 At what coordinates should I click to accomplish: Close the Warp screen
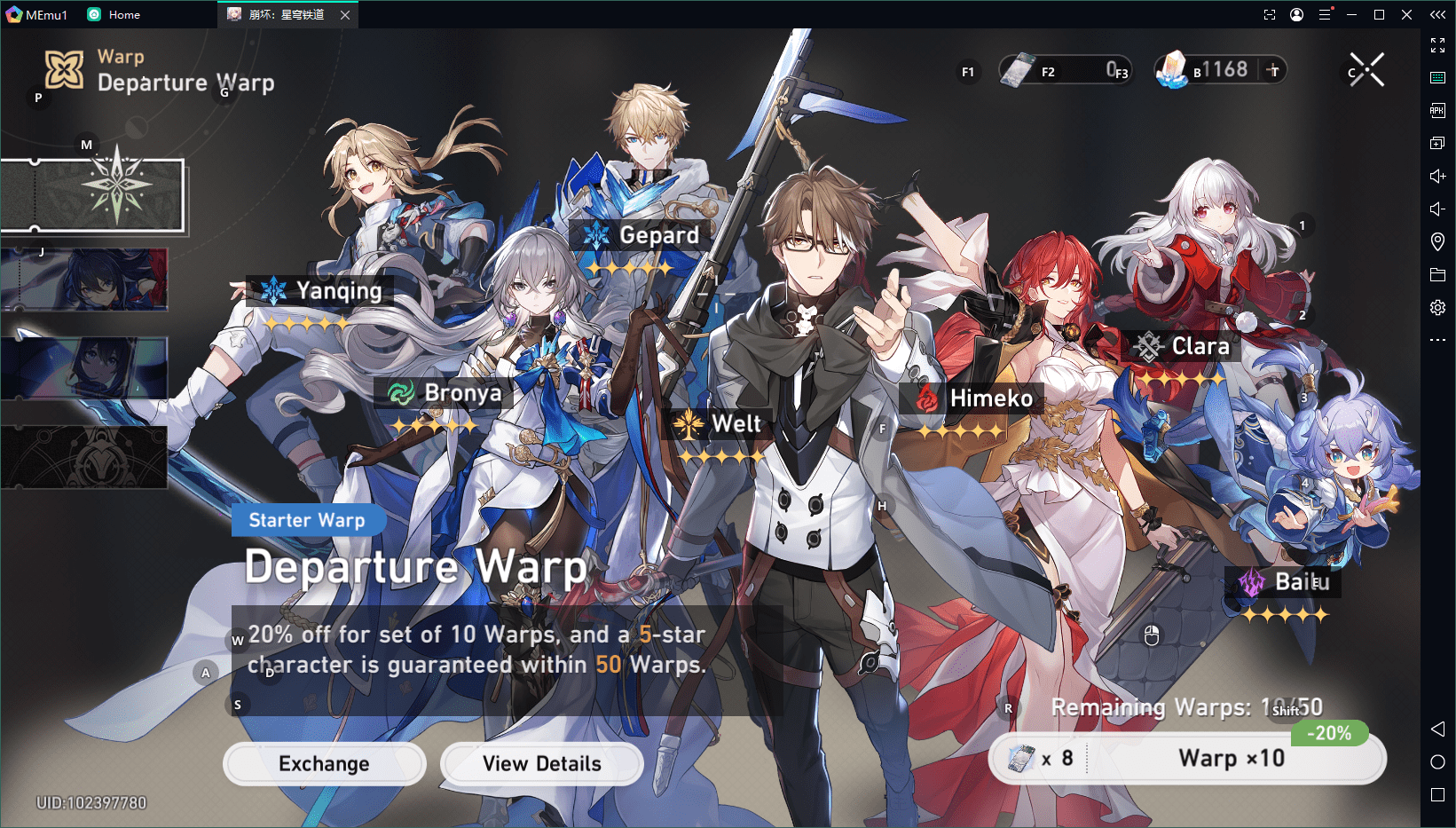tap(1366, 70)
